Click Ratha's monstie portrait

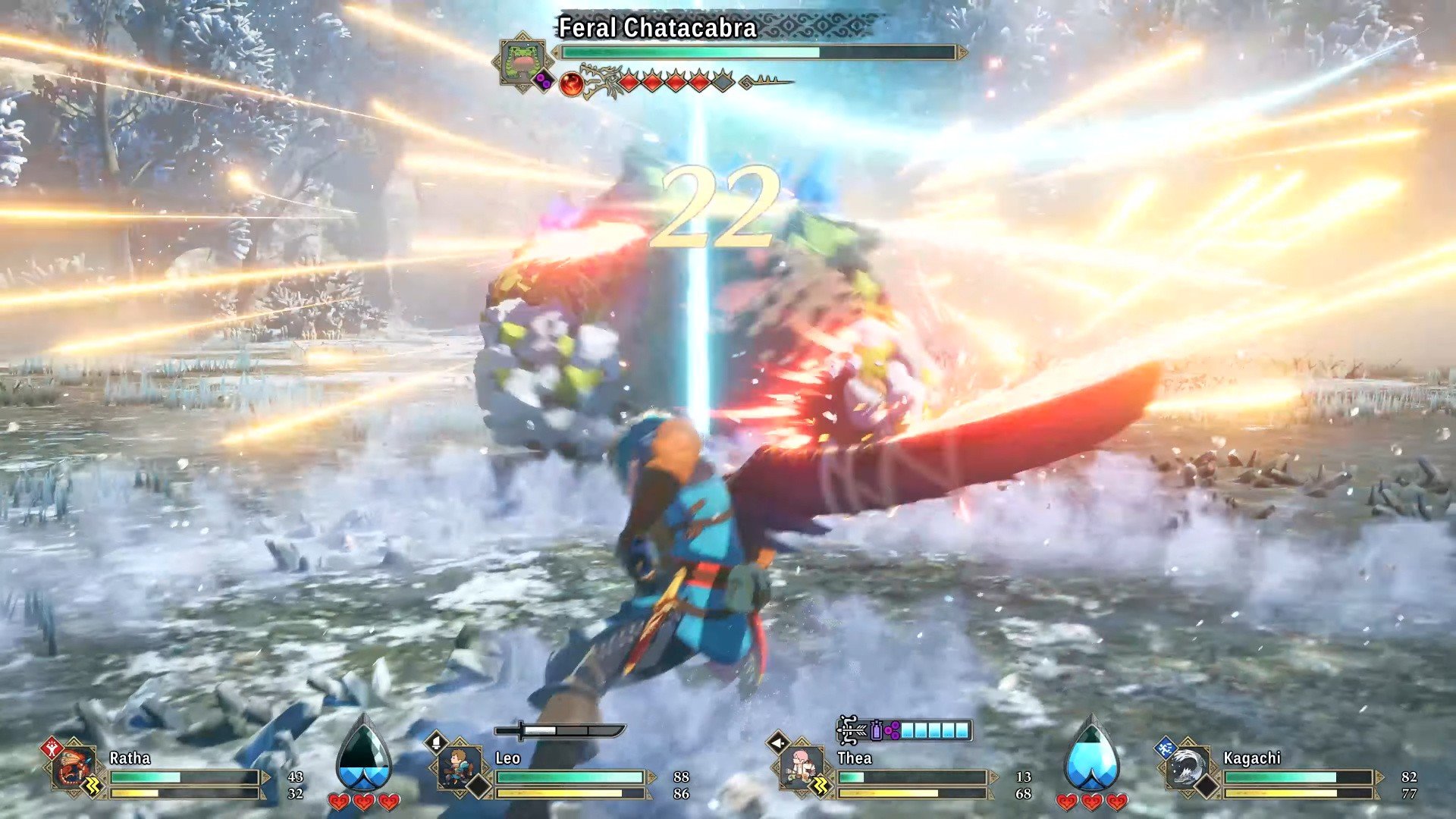[74, 768]
